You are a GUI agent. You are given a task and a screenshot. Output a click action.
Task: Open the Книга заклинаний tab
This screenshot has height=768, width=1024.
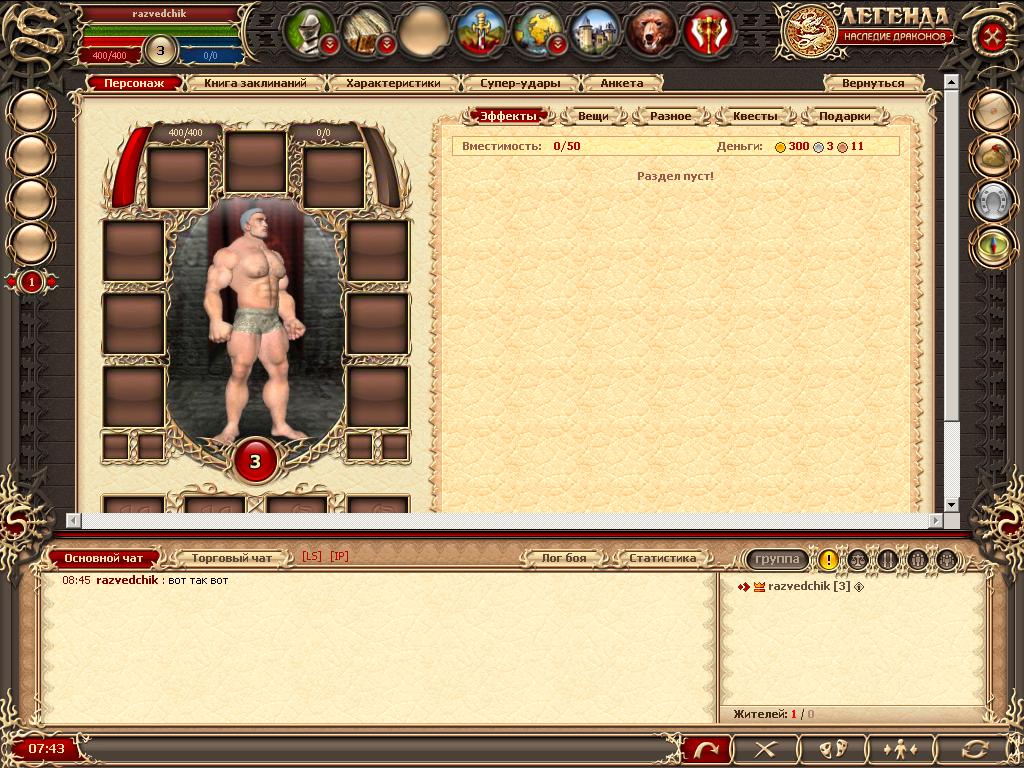click(262, 84)
